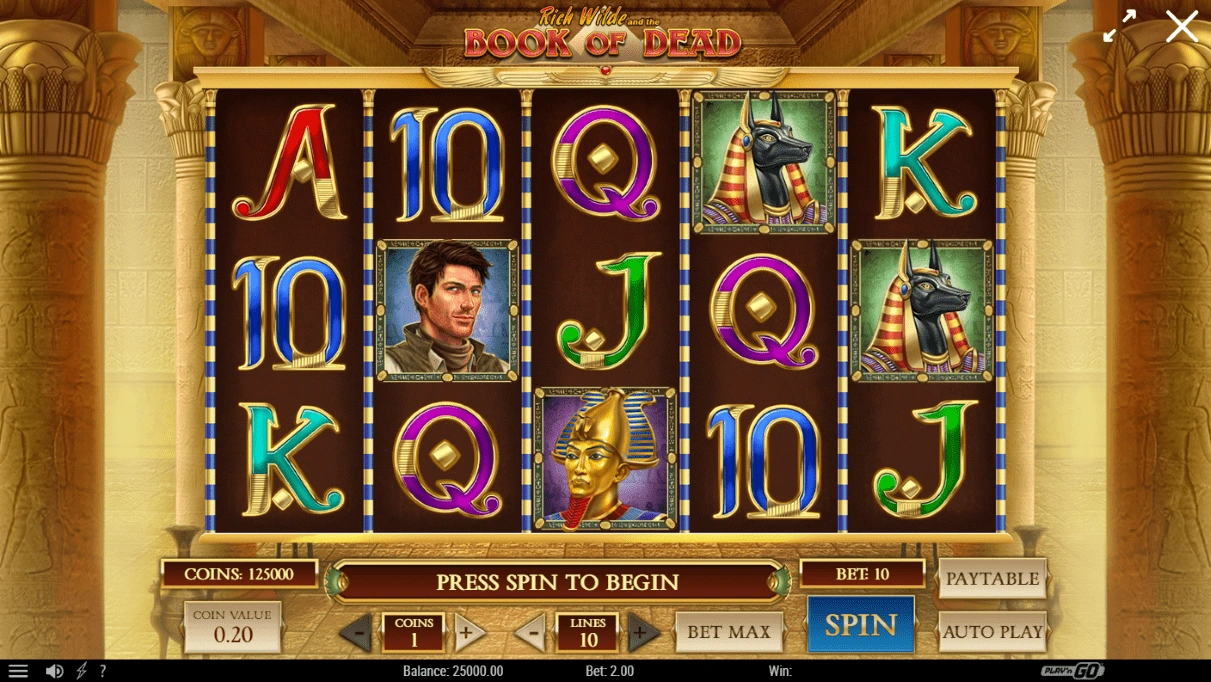1211x682 pixels.
Task: Toggle fast play lightning bolt
Action: coord(82,671)
